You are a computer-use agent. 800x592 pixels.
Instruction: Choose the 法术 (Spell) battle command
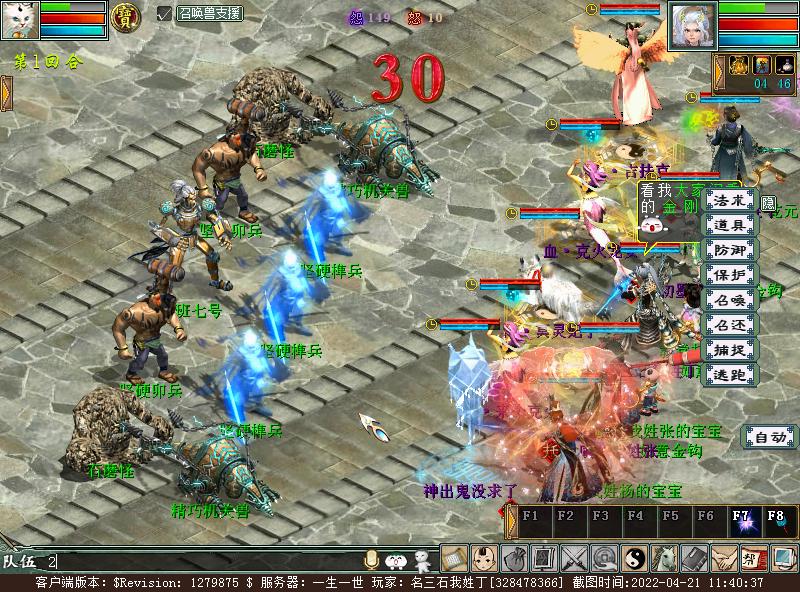(731, 200)
